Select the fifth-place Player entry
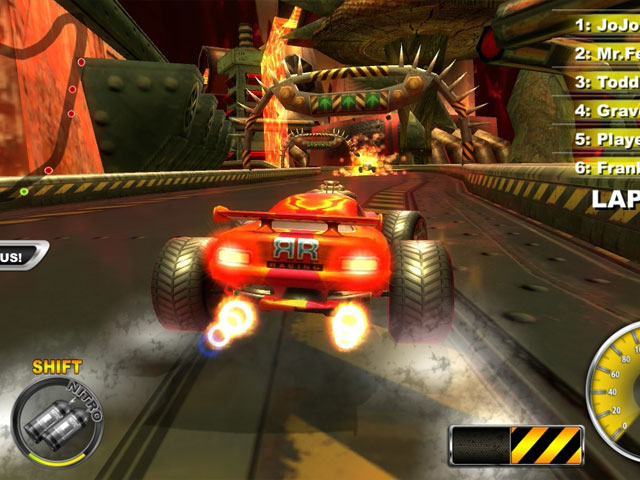The image size is (640, 480). 606,139
